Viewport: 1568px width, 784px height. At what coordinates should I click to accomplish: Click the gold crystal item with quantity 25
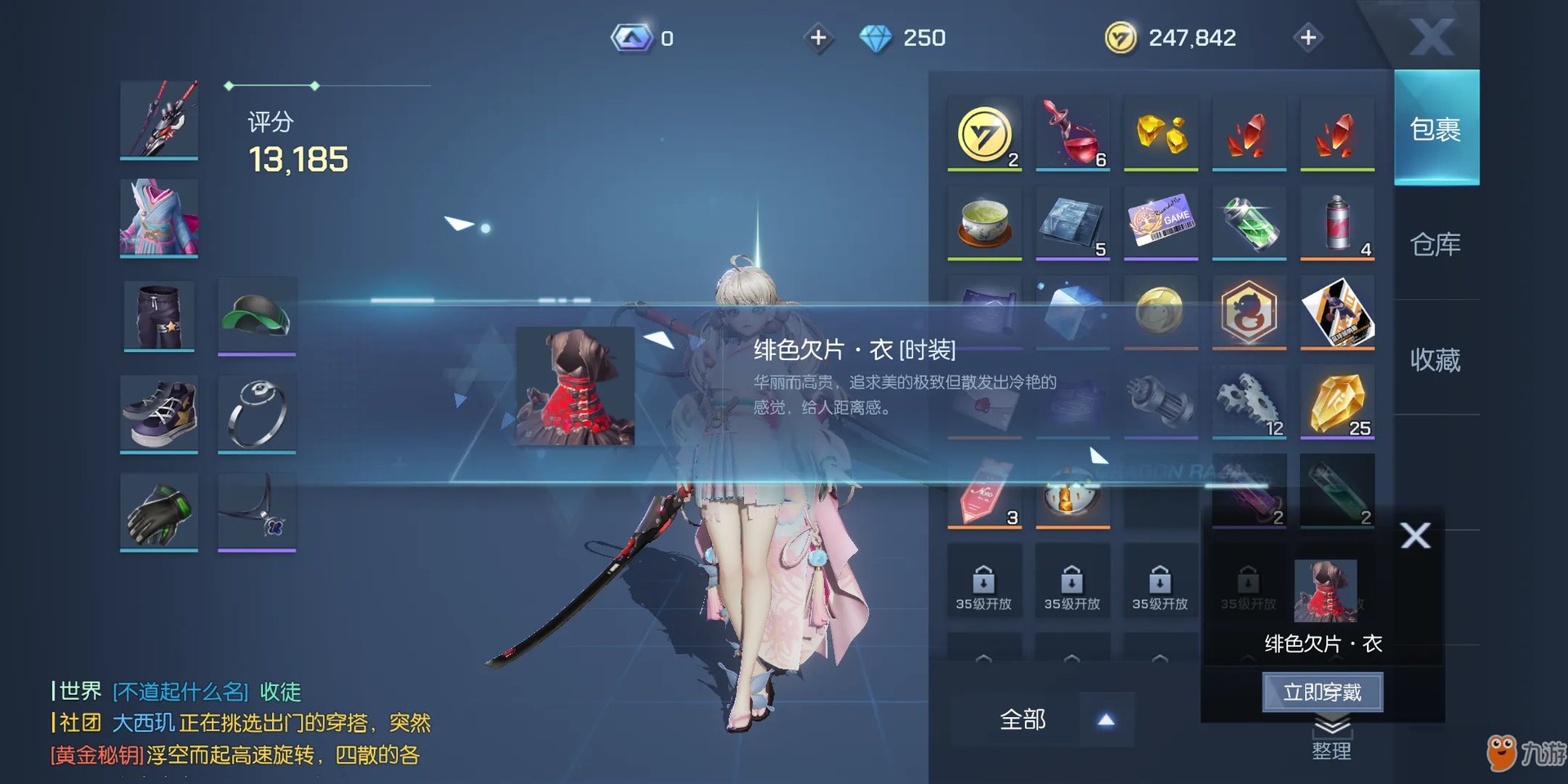pyautogui.click(x=1338, y=400)
